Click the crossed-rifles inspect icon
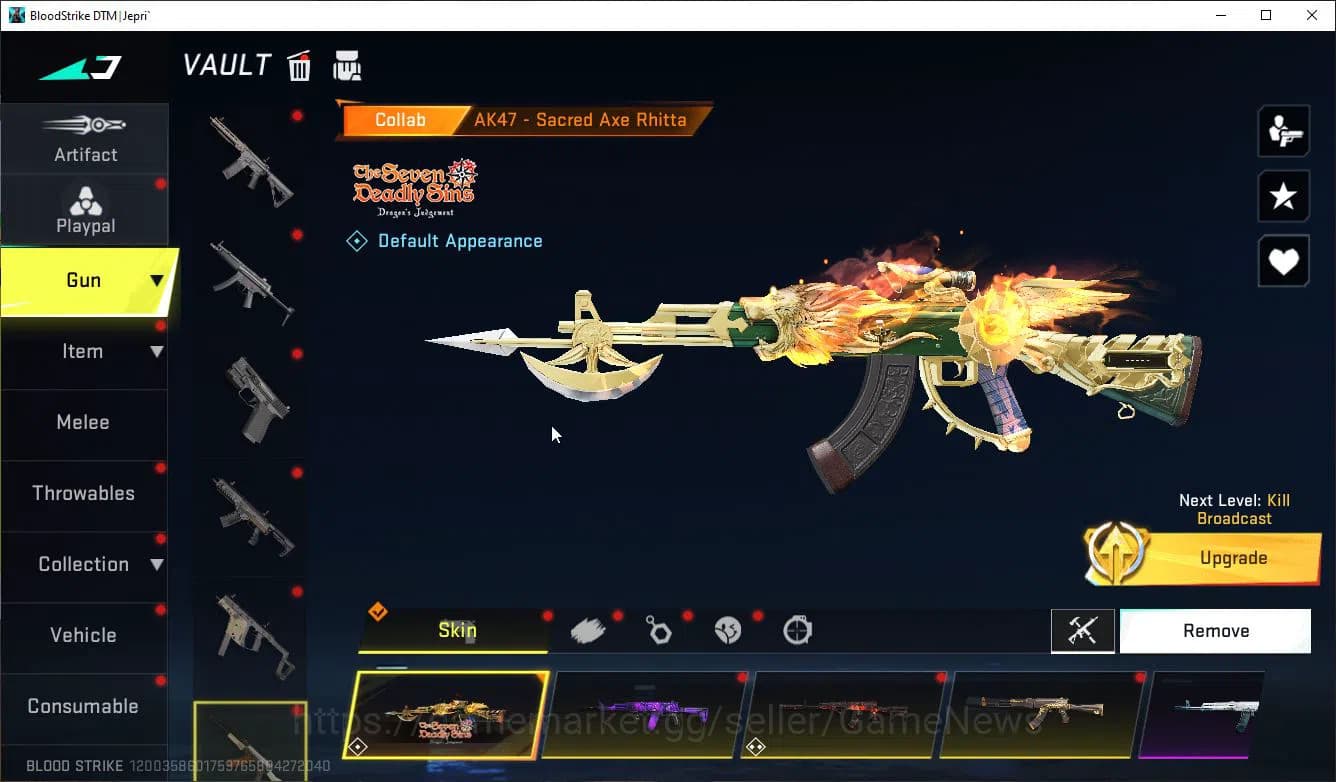The height and width of the screenshot is (782, 1336). click(1083, 630)
